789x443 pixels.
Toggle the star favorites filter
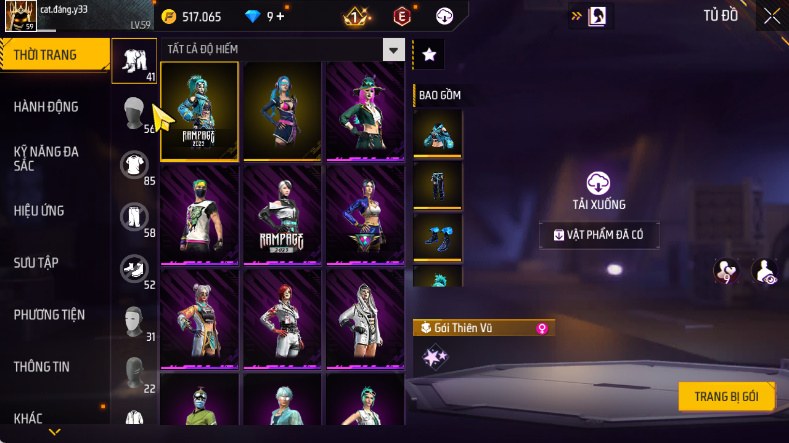click(x=429, y=55)
